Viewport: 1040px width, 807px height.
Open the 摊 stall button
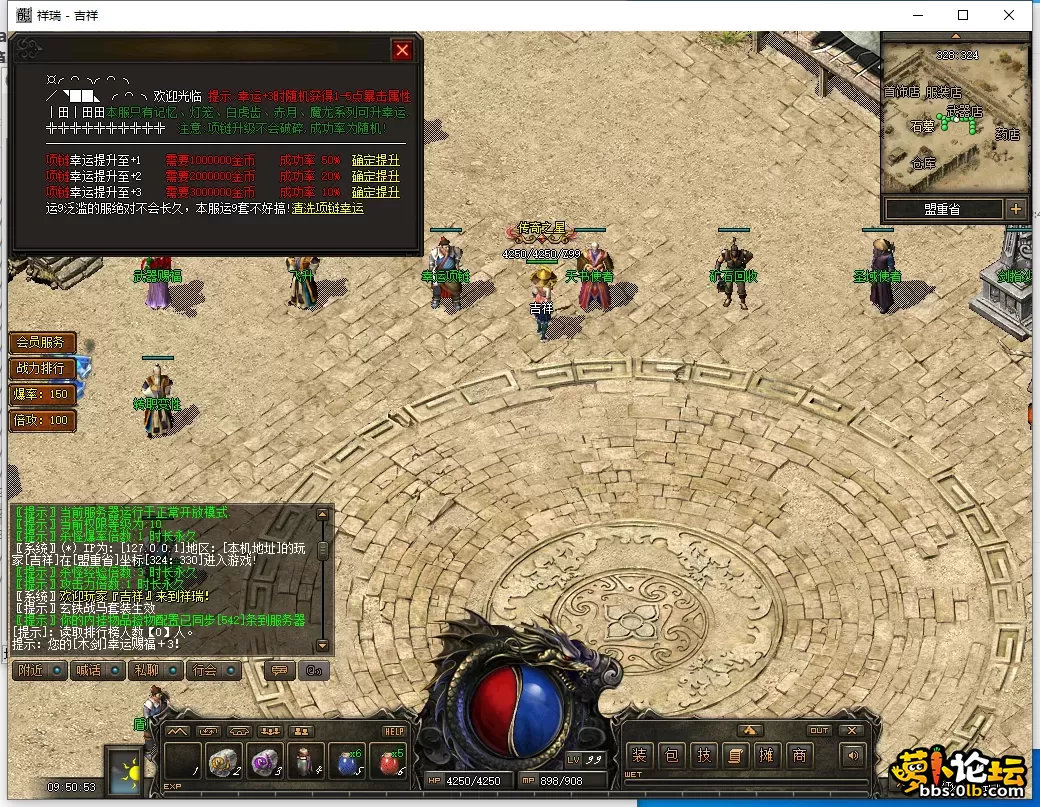click(x=767, y=756)
